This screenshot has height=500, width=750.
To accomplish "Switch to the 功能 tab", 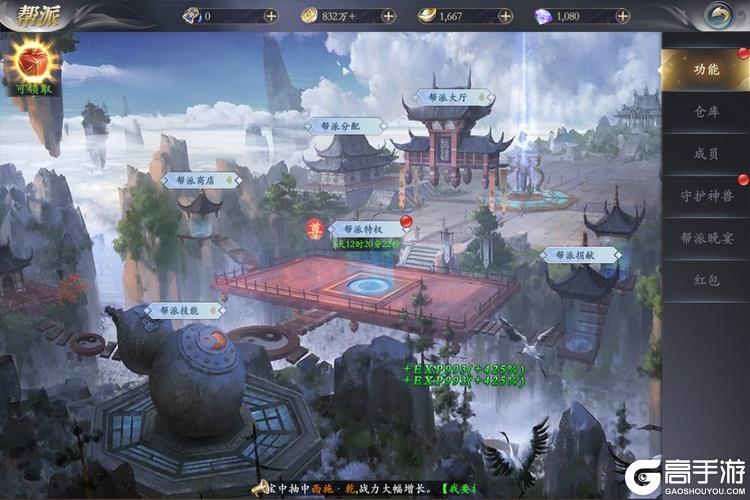I will click(x=706, y=69).
